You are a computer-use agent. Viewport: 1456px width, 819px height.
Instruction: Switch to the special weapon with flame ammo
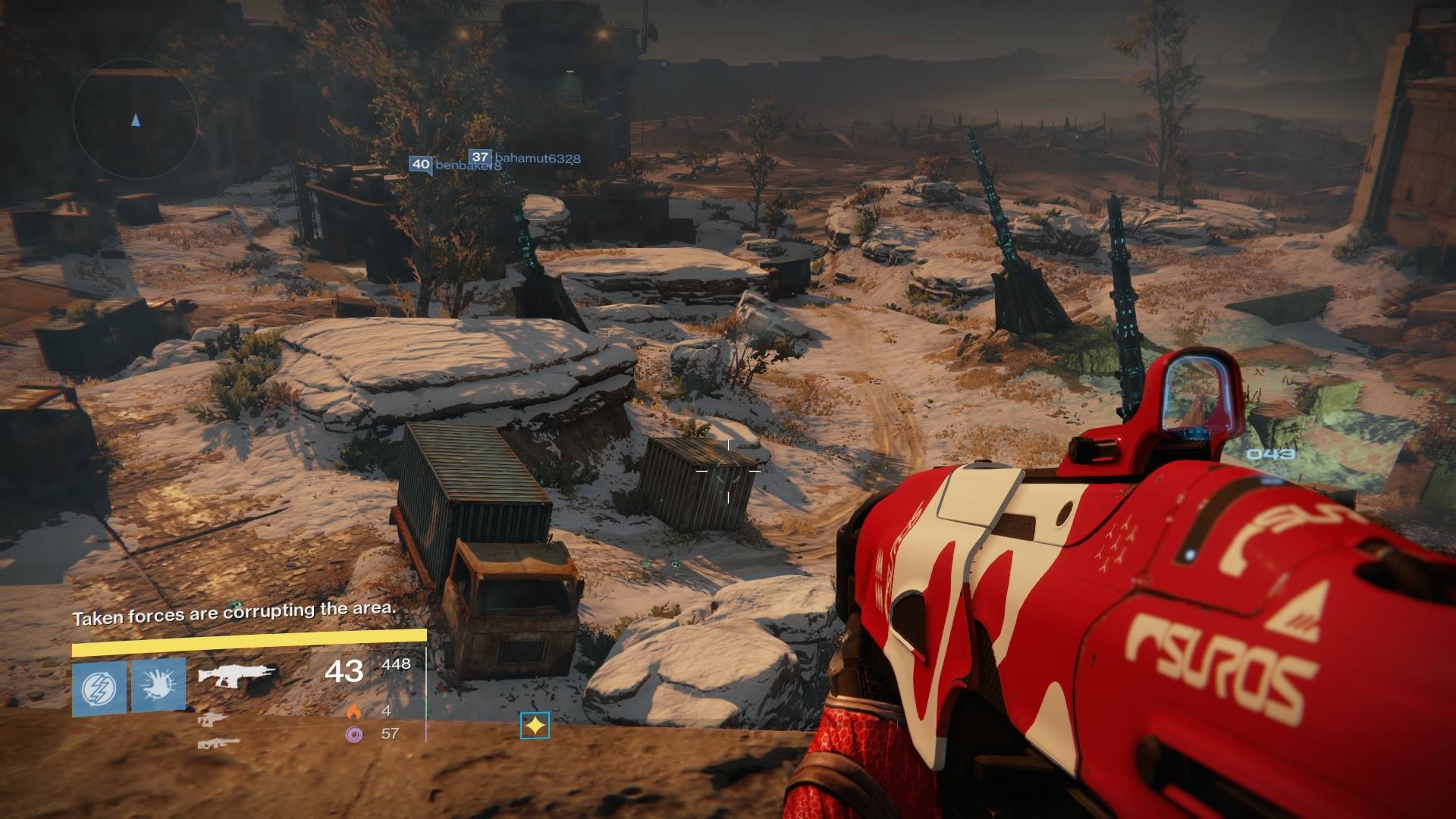[212, 717]
